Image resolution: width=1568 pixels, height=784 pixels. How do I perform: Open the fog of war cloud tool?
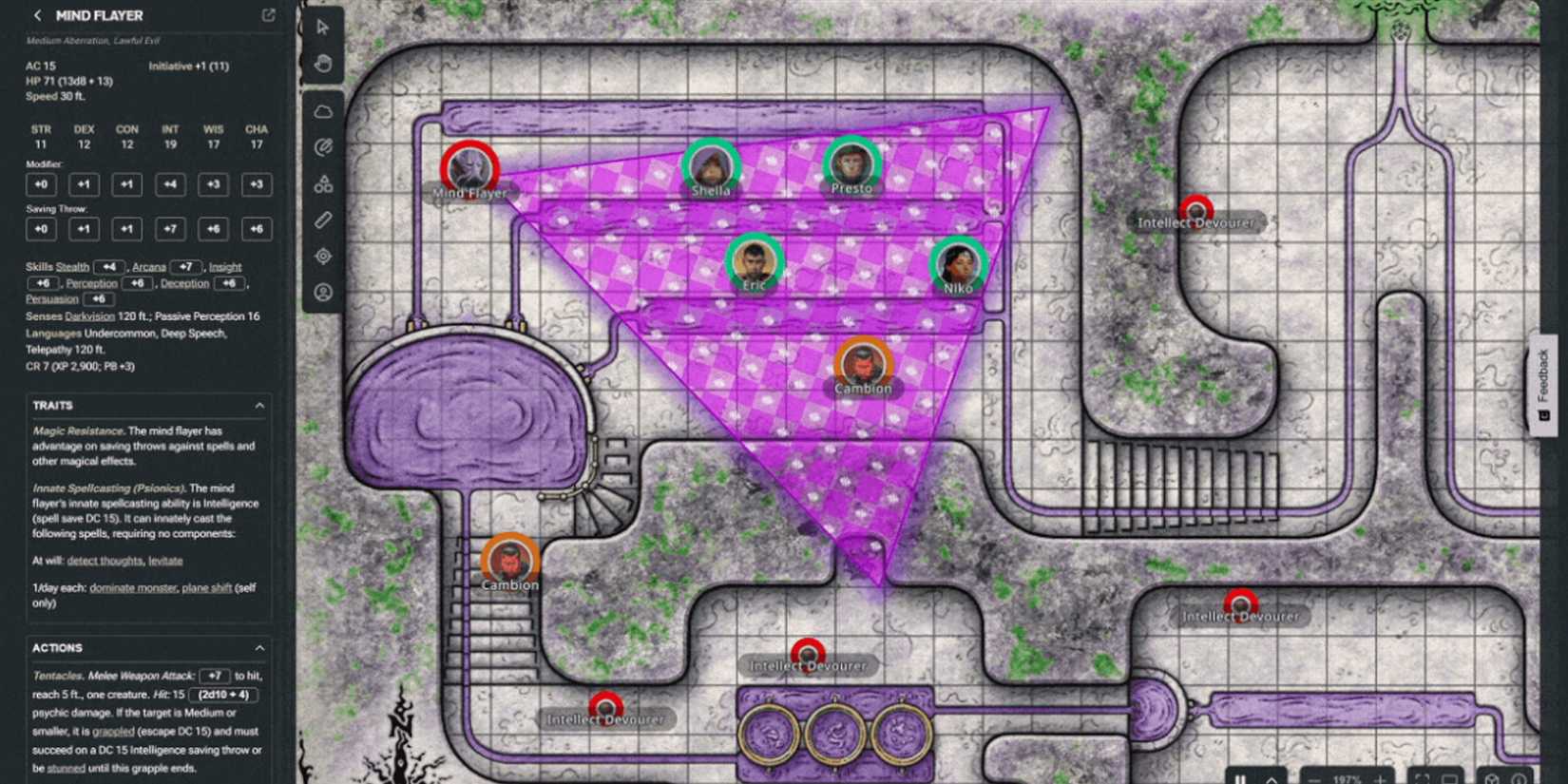[x=323, y=111]
